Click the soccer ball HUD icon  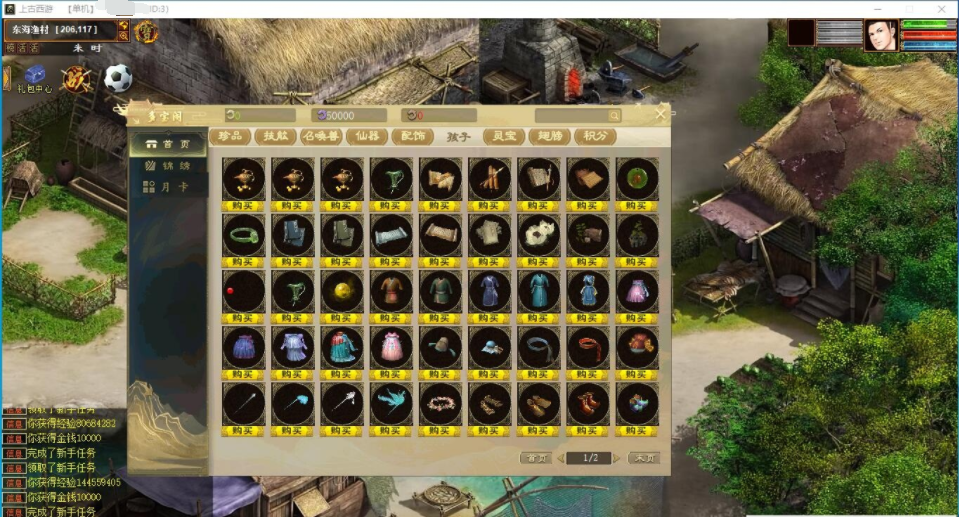click(118, 77)
